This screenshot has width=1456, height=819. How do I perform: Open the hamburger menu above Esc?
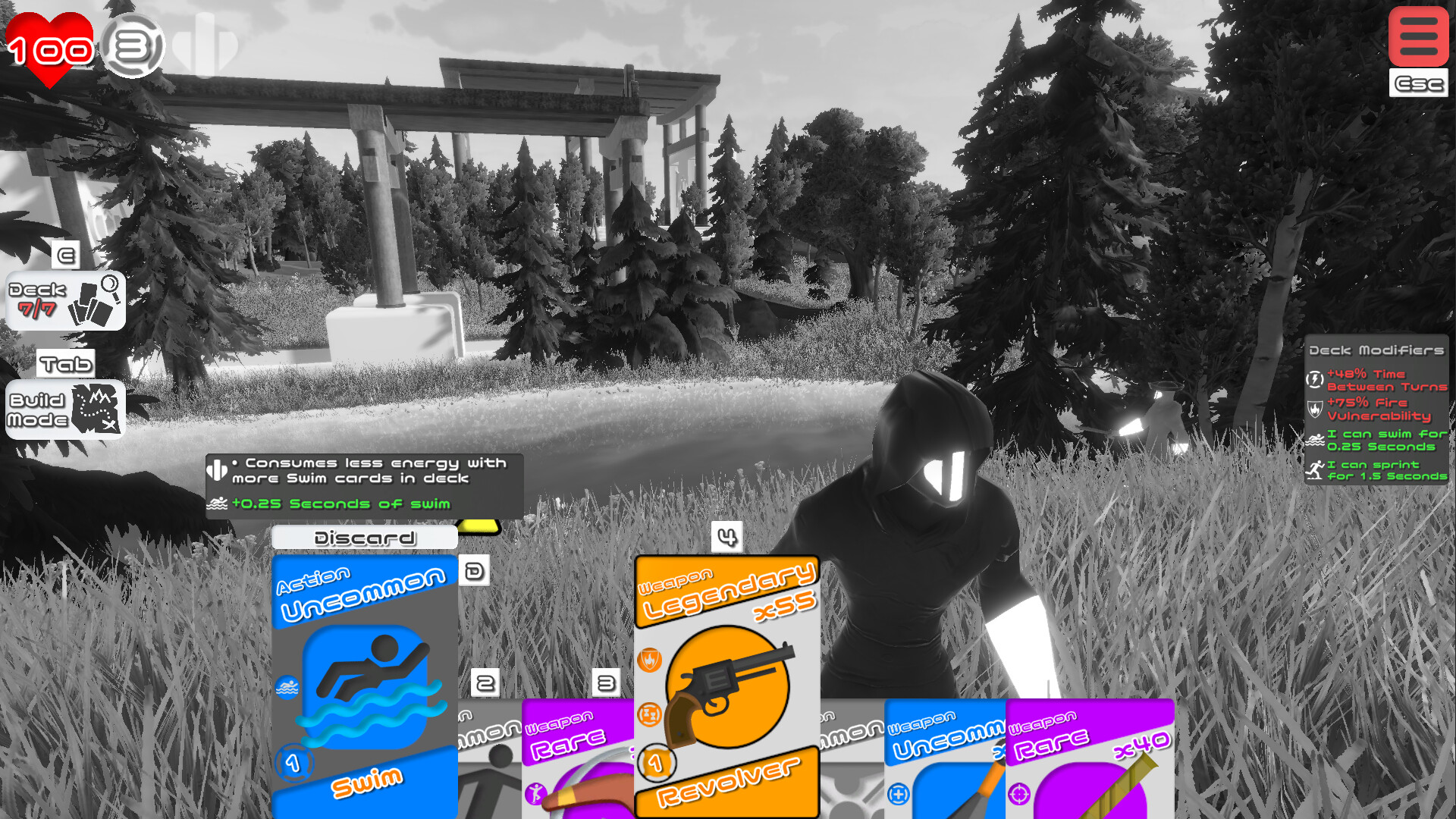1417,36
